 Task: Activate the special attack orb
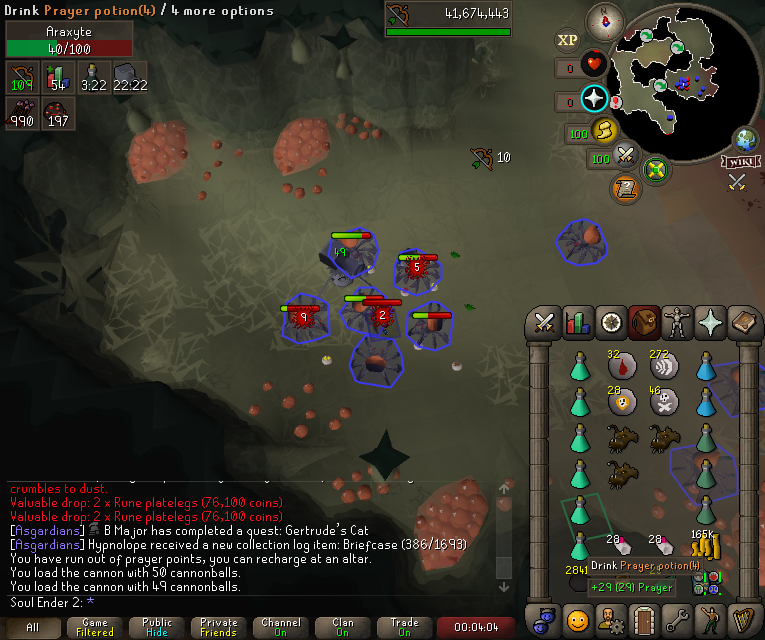pyautogui.click(x=627, y=156)
